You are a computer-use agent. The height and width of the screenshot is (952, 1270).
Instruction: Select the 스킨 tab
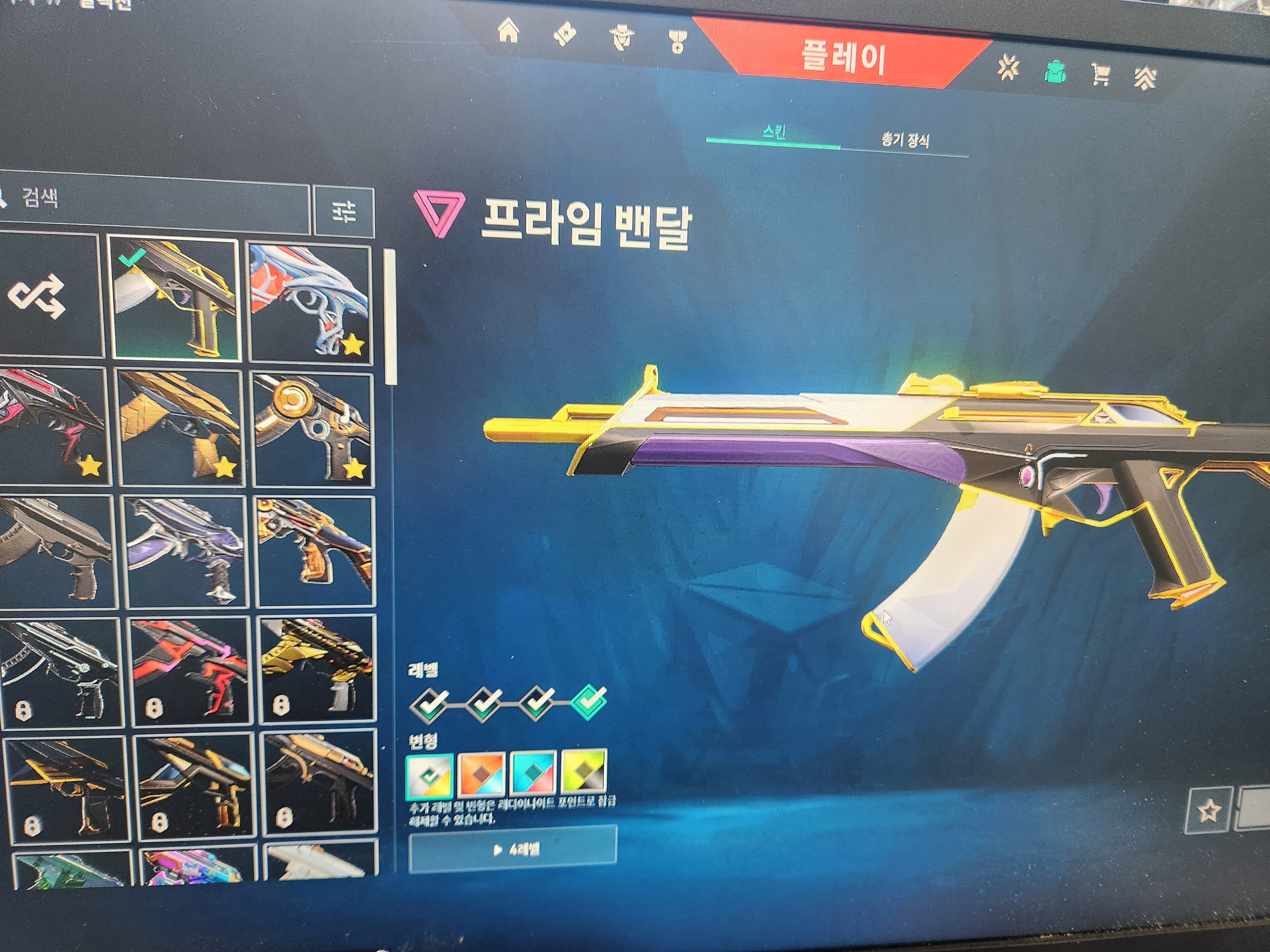pos(773,134)
